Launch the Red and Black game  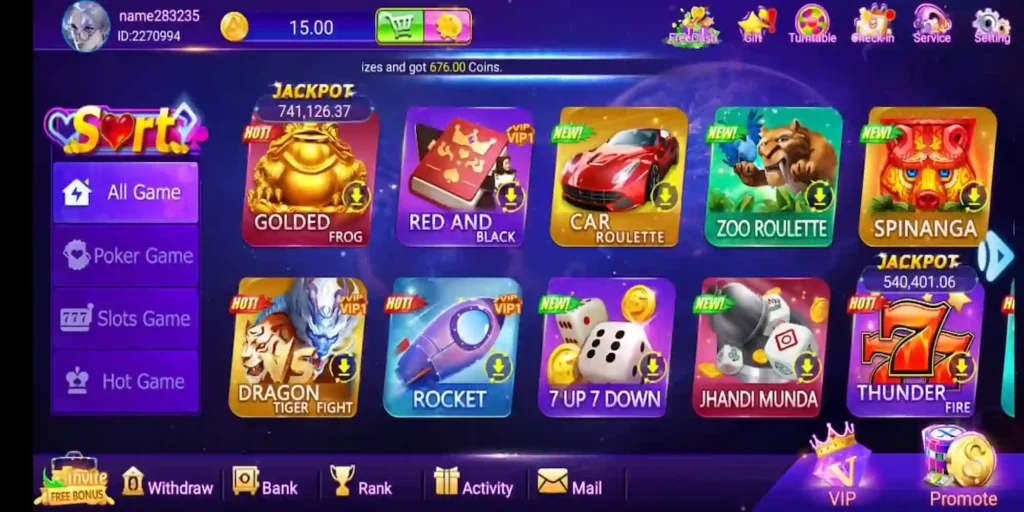tap(465, 178)
